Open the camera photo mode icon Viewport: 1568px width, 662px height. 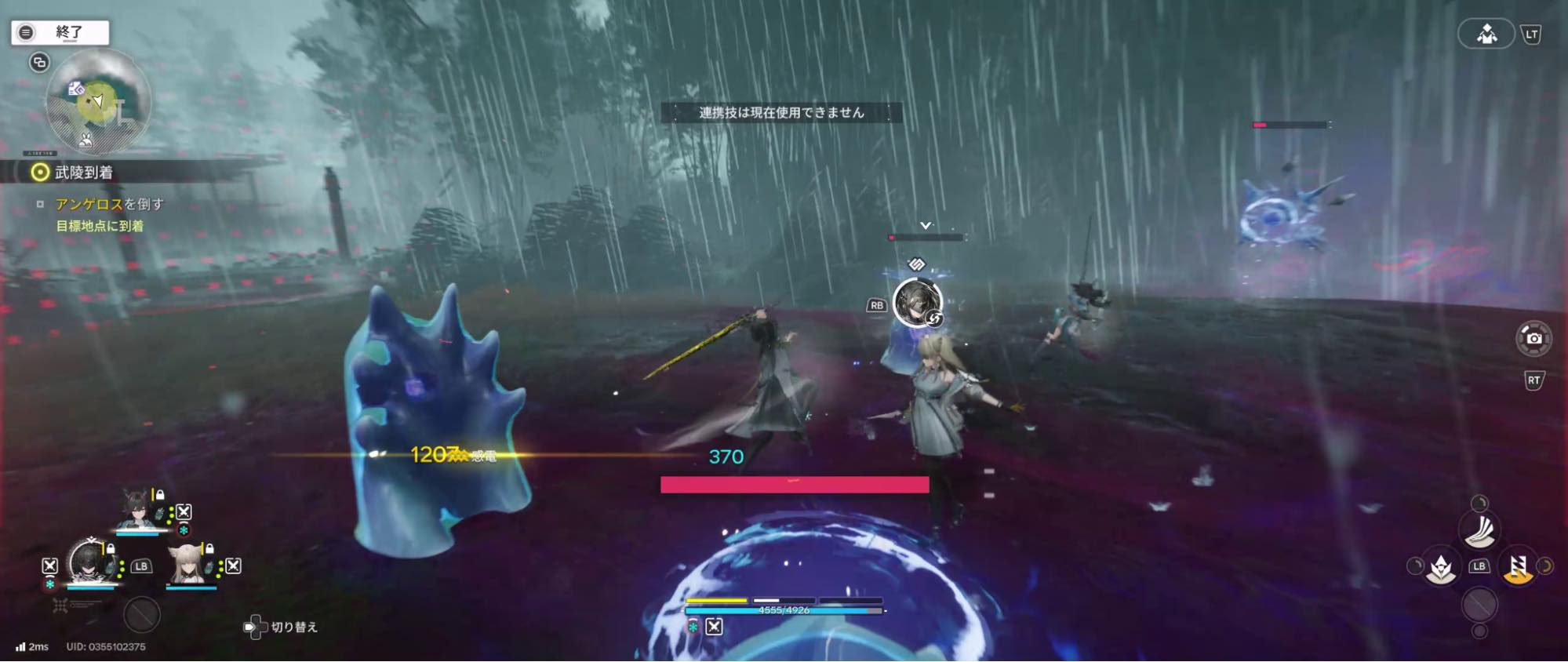tap(1533, 338)
